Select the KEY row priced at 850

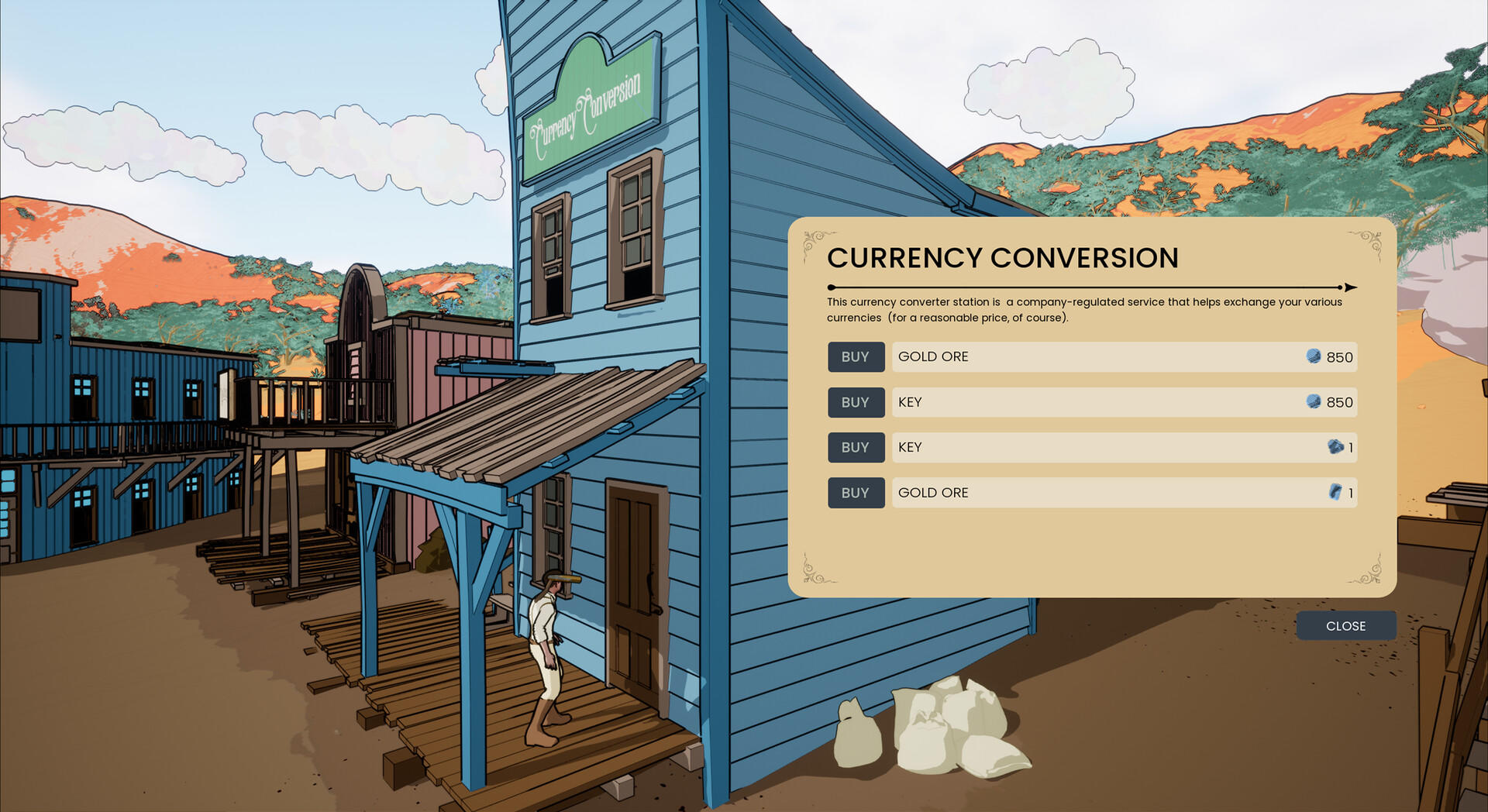click(1124, 402)
